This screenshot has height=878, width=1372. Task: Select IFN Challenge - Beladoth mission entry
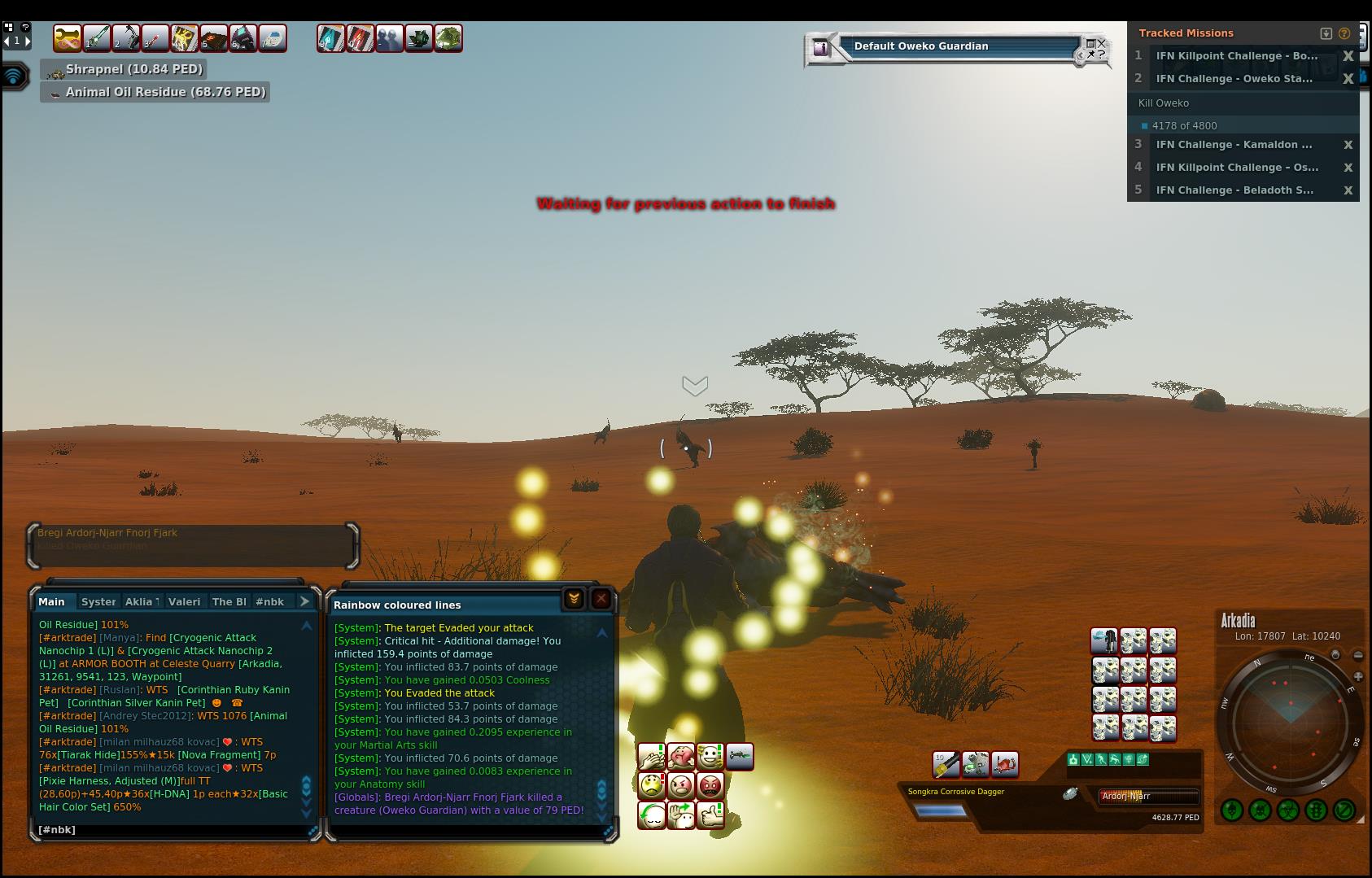pyautogui.click(x=1234, y=190)
